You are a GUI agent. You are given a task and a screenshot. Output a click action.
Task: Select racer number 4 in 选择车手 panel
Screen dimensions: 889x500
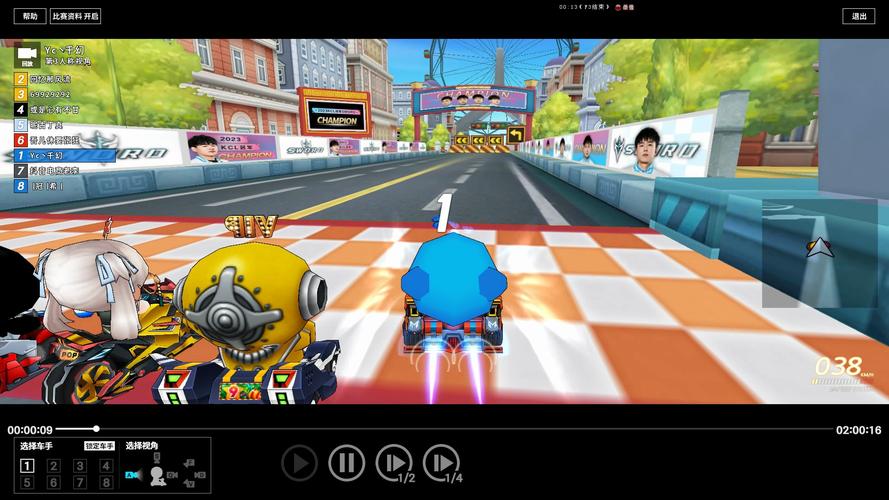pos(106,466)
